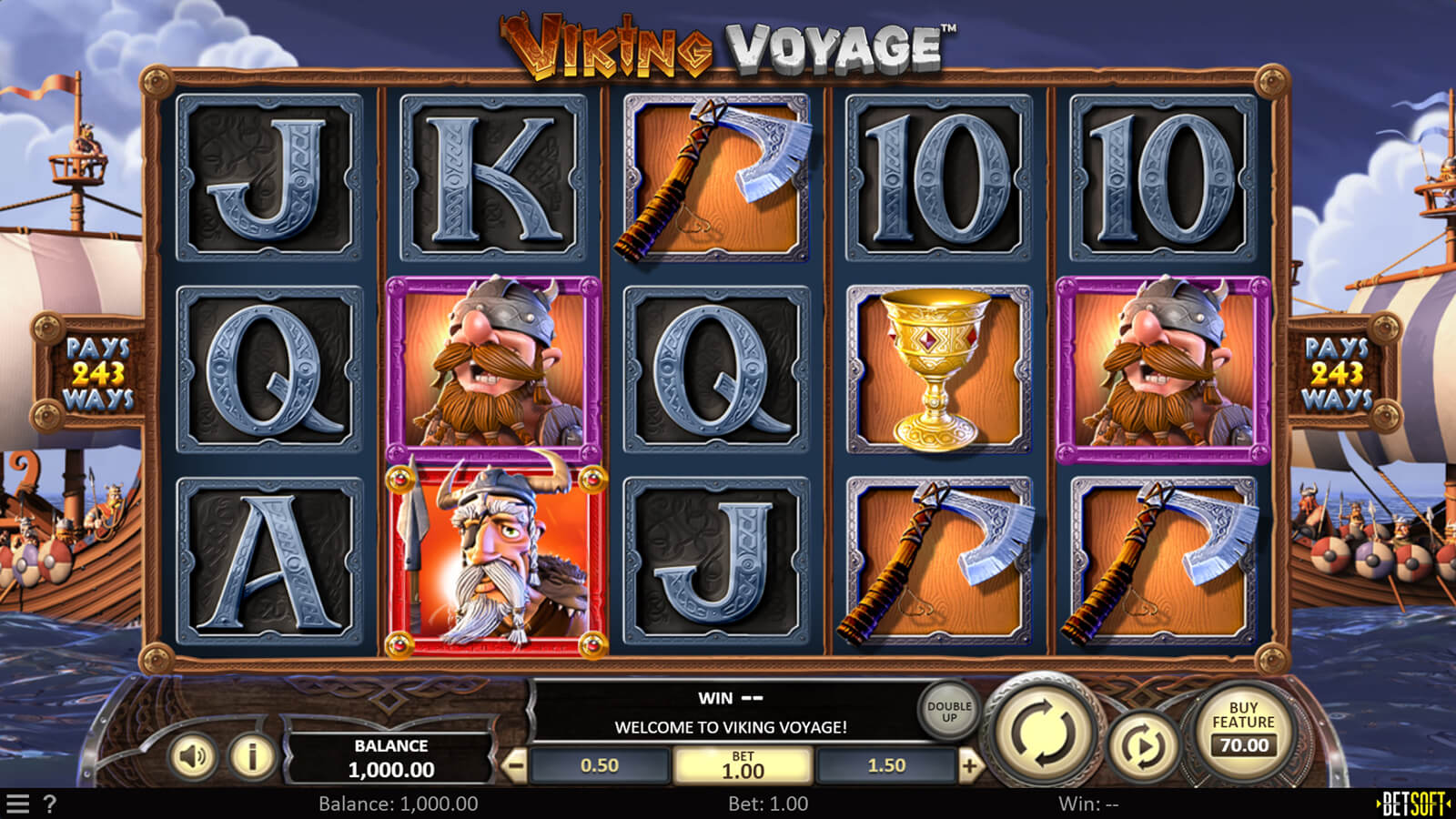Buy the feature for 70.00
Viewport: 1456px width, 819px height.
point(1243,729)
